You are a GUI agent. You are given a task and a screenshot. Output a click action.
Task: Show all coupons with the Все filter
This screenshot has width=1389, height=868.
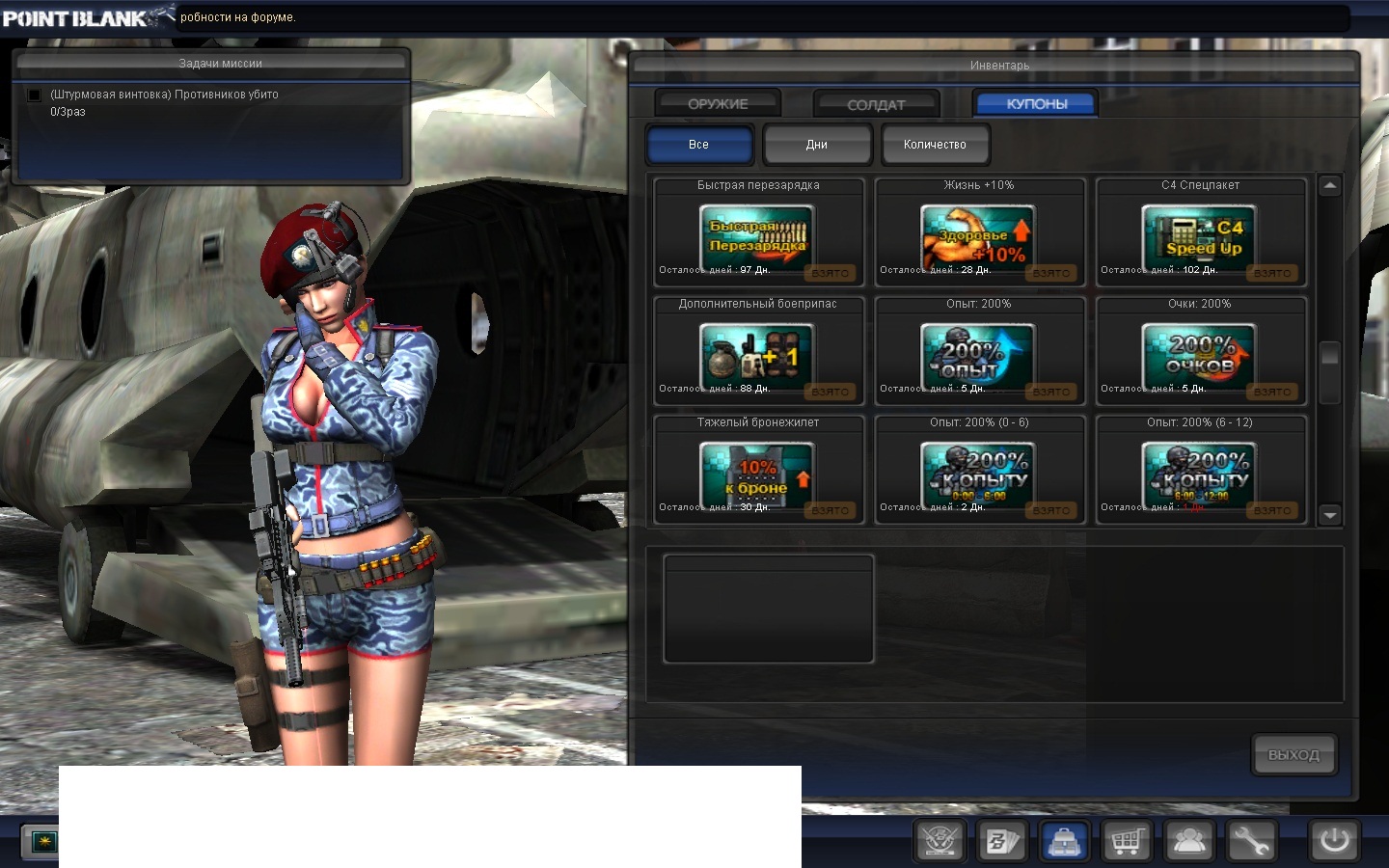point(699,145)
